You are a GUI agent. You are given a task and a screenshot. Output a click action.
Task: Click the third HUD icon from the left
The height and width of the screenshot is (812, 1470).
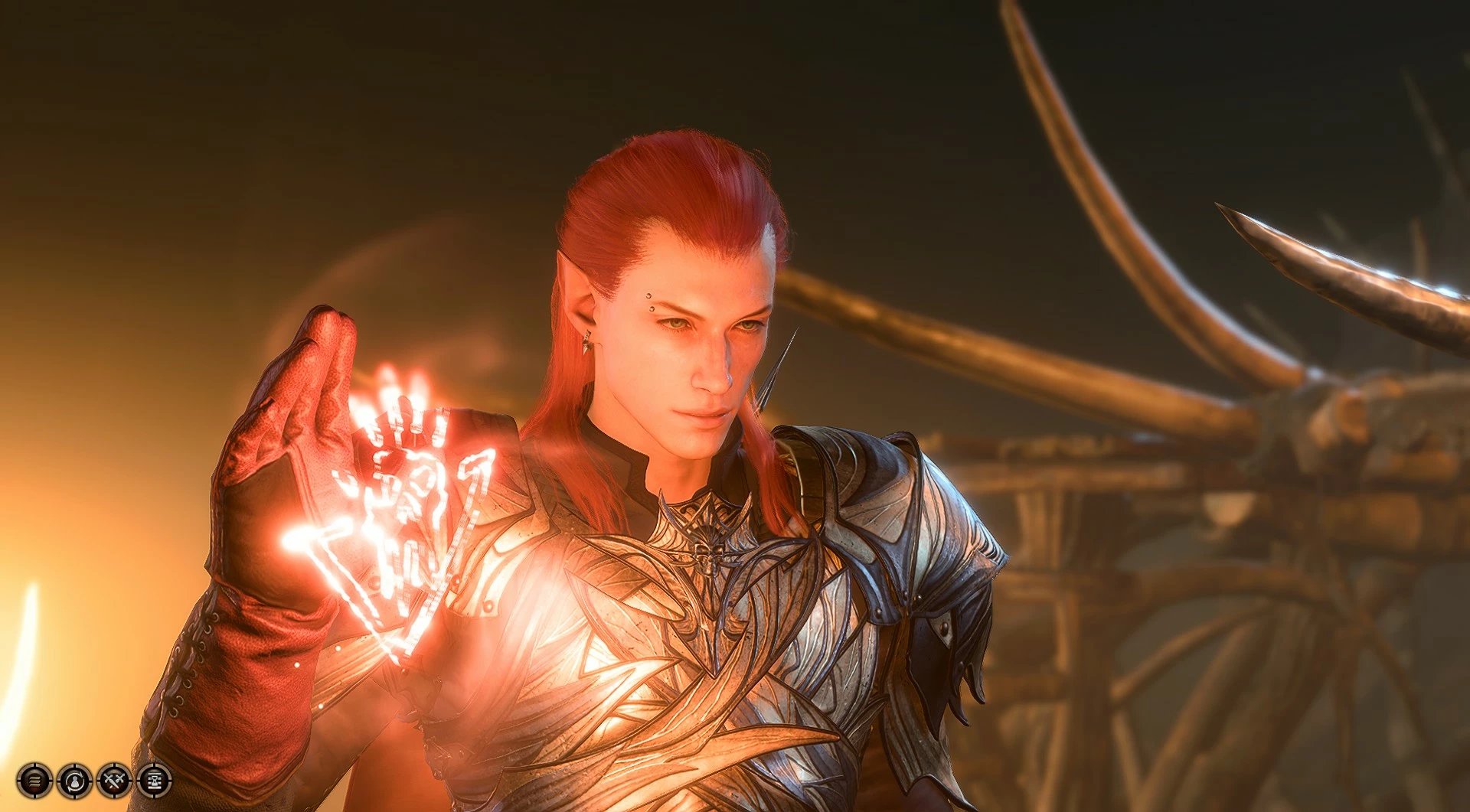click(113, 781)
